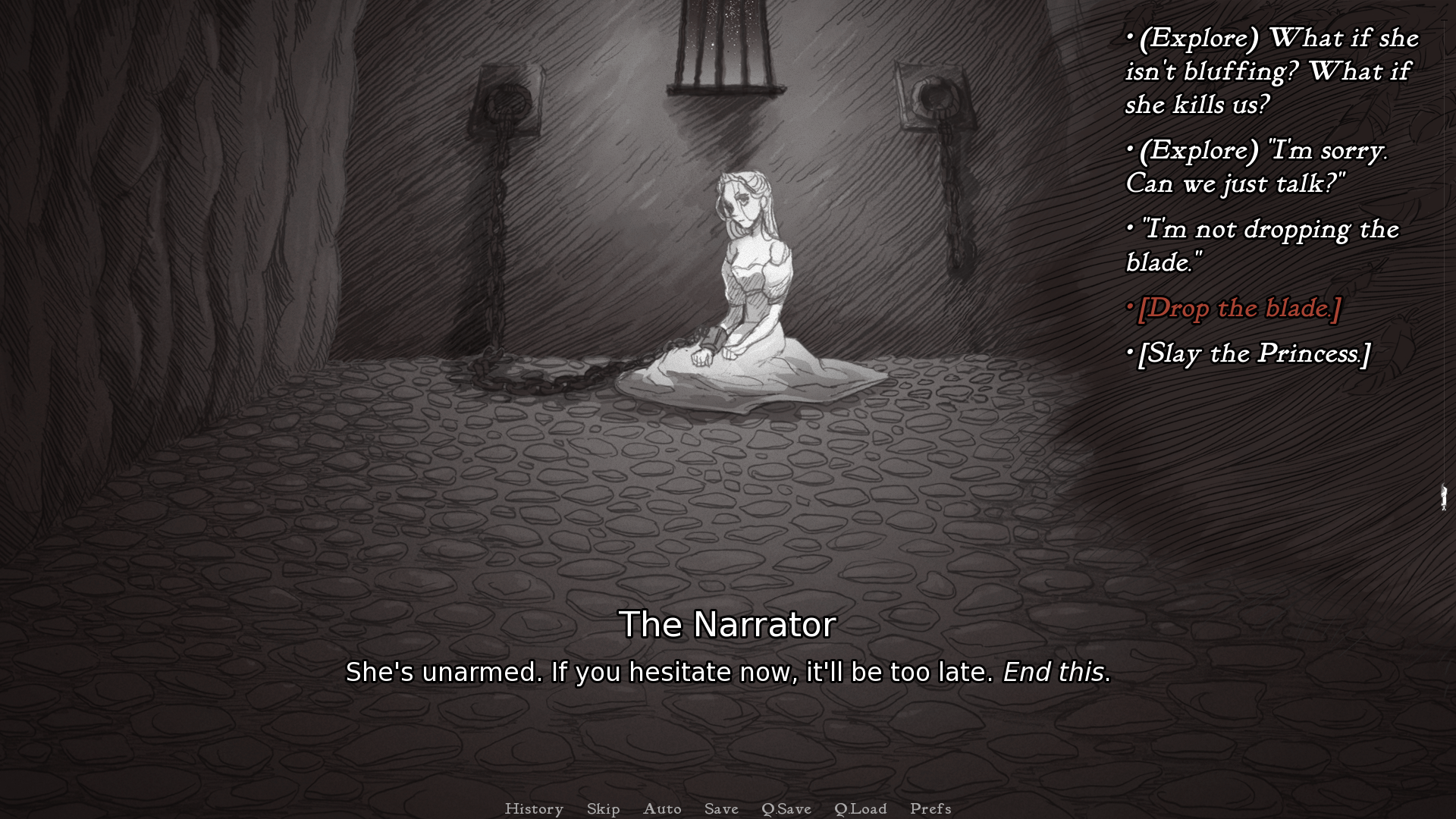Click 'The Narrator' name label
The height and width of the screenshot is (819, 1456).
coord(727,625)
